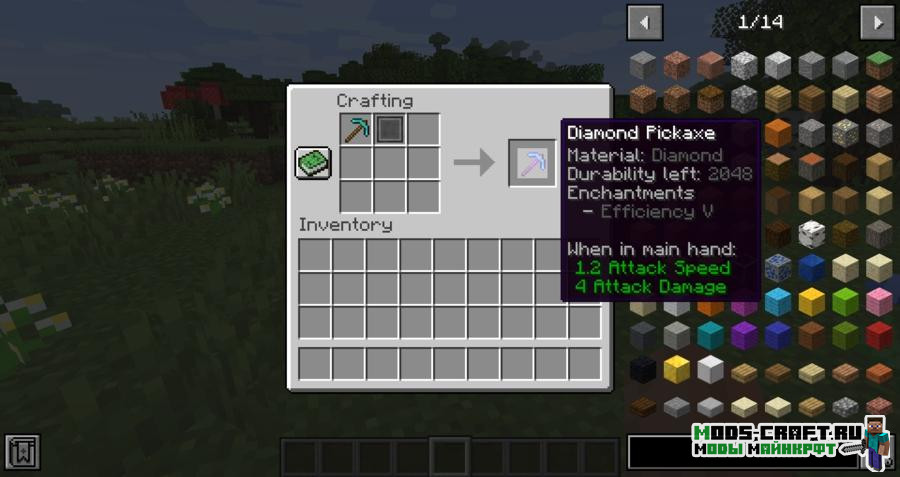The width and height of the screenshot is (900, 477).
Task: Open the green recipe book
Action: coord(312,163)
